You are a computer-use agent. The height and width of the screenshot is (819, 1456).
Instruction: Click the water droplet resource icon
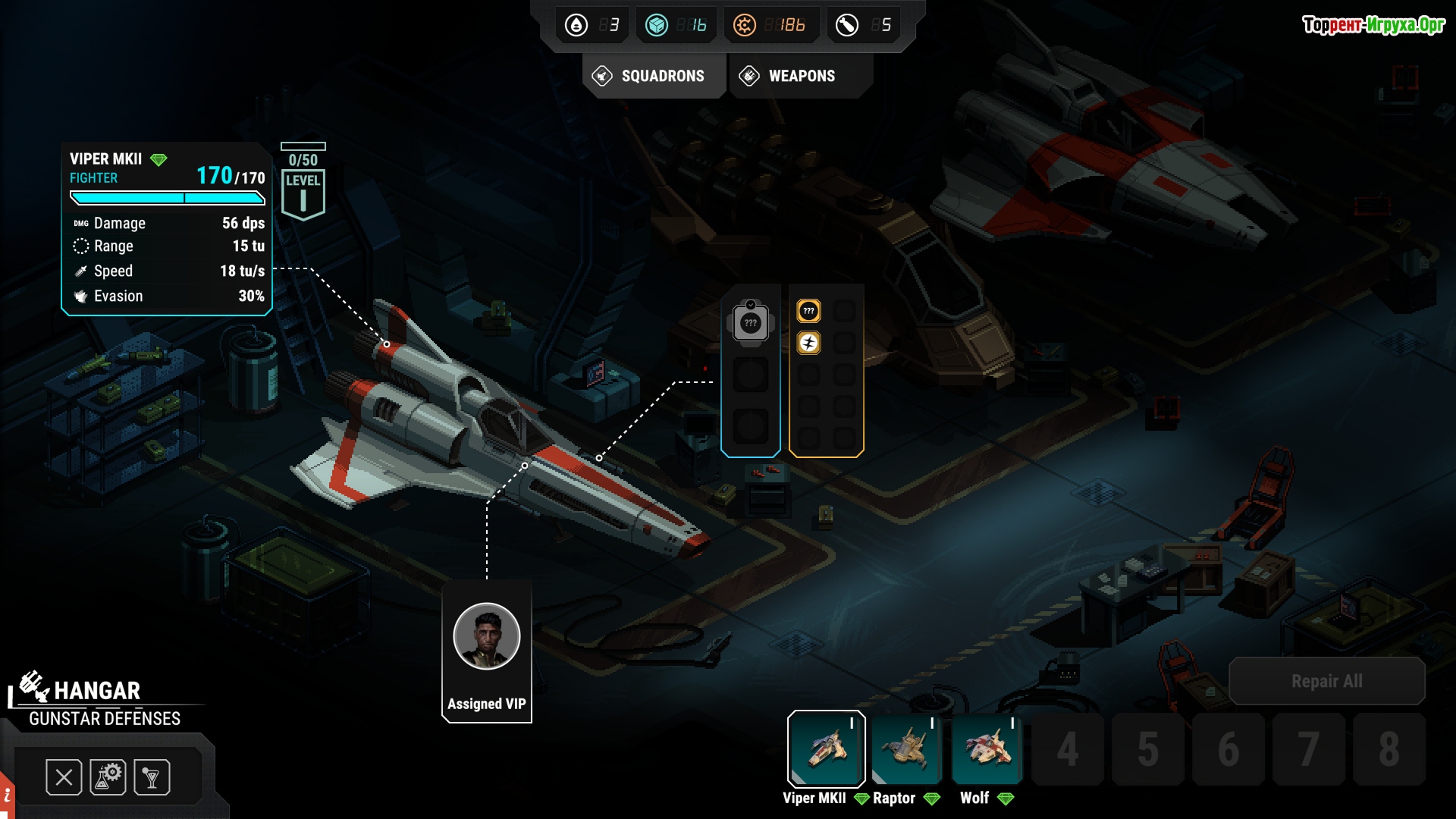click(x=576, y=25)
